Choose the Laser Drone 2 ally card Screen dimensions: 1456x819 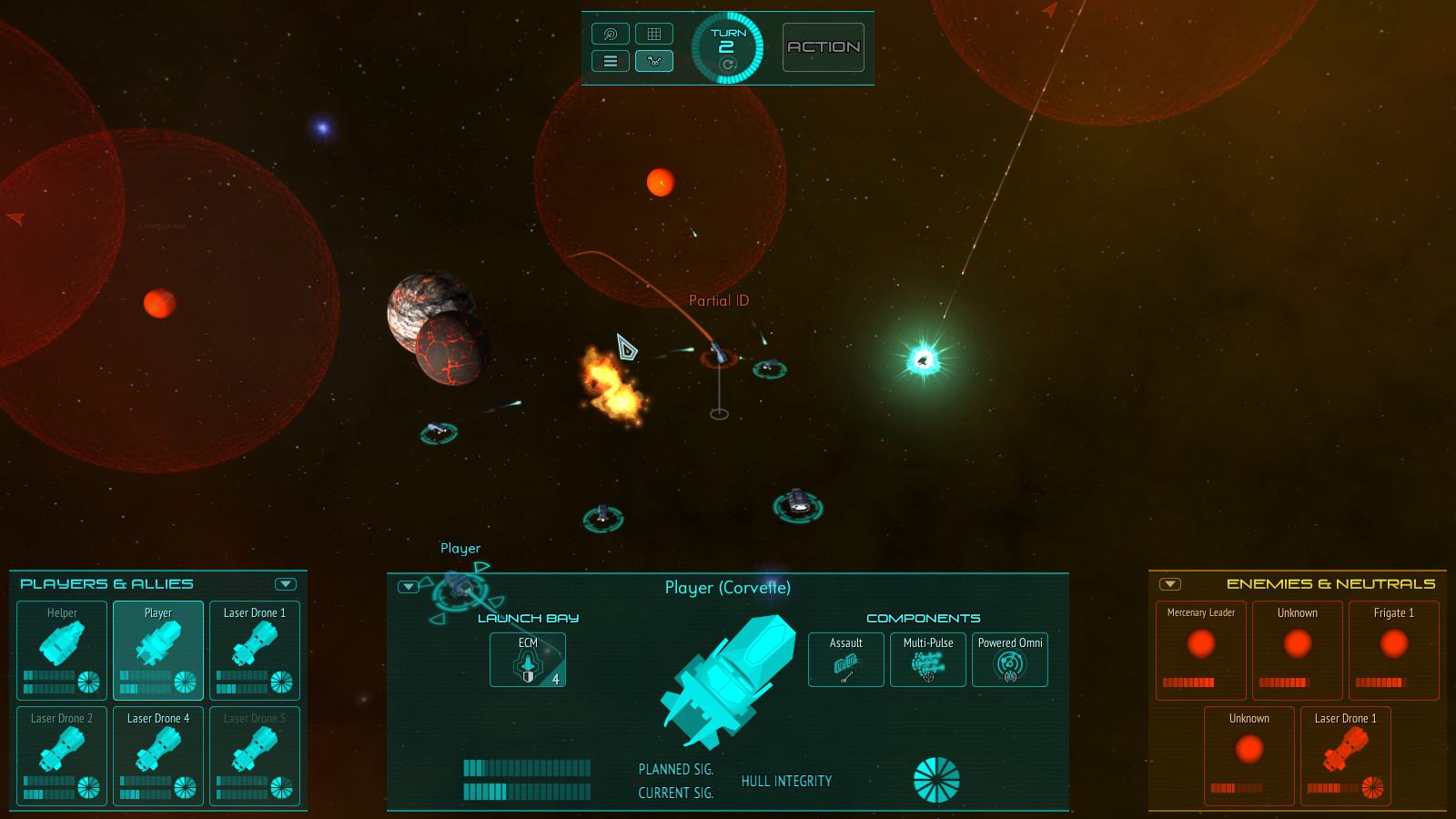[x=62, y=755]
